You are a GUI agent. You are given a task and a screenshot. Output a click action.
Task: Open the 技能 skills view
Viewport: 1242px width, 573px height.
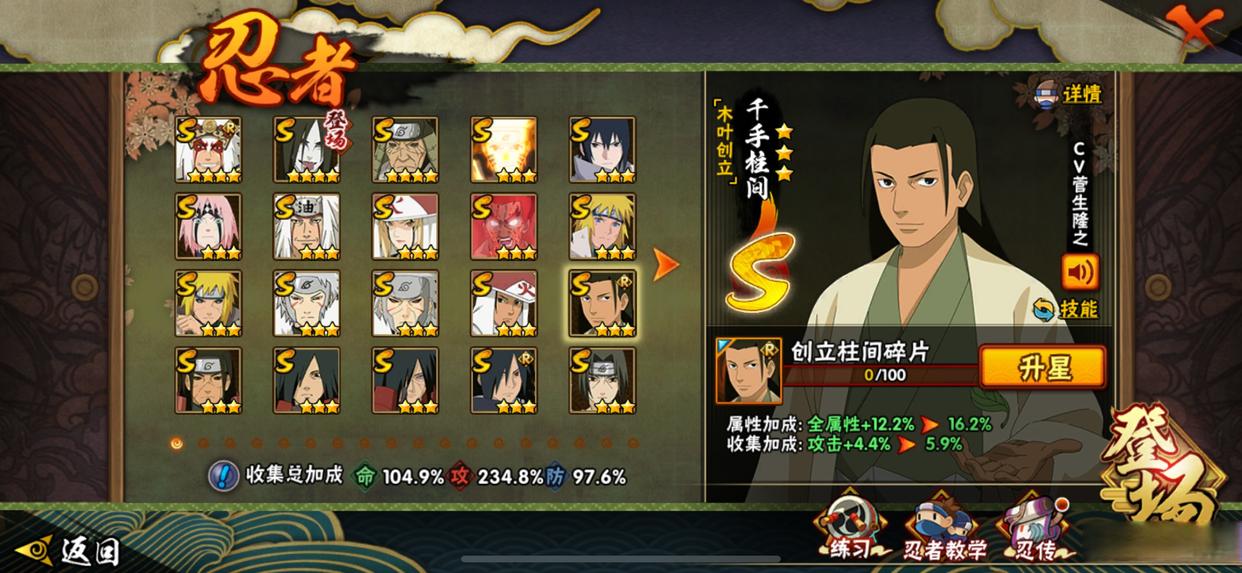pos(1067,309)
